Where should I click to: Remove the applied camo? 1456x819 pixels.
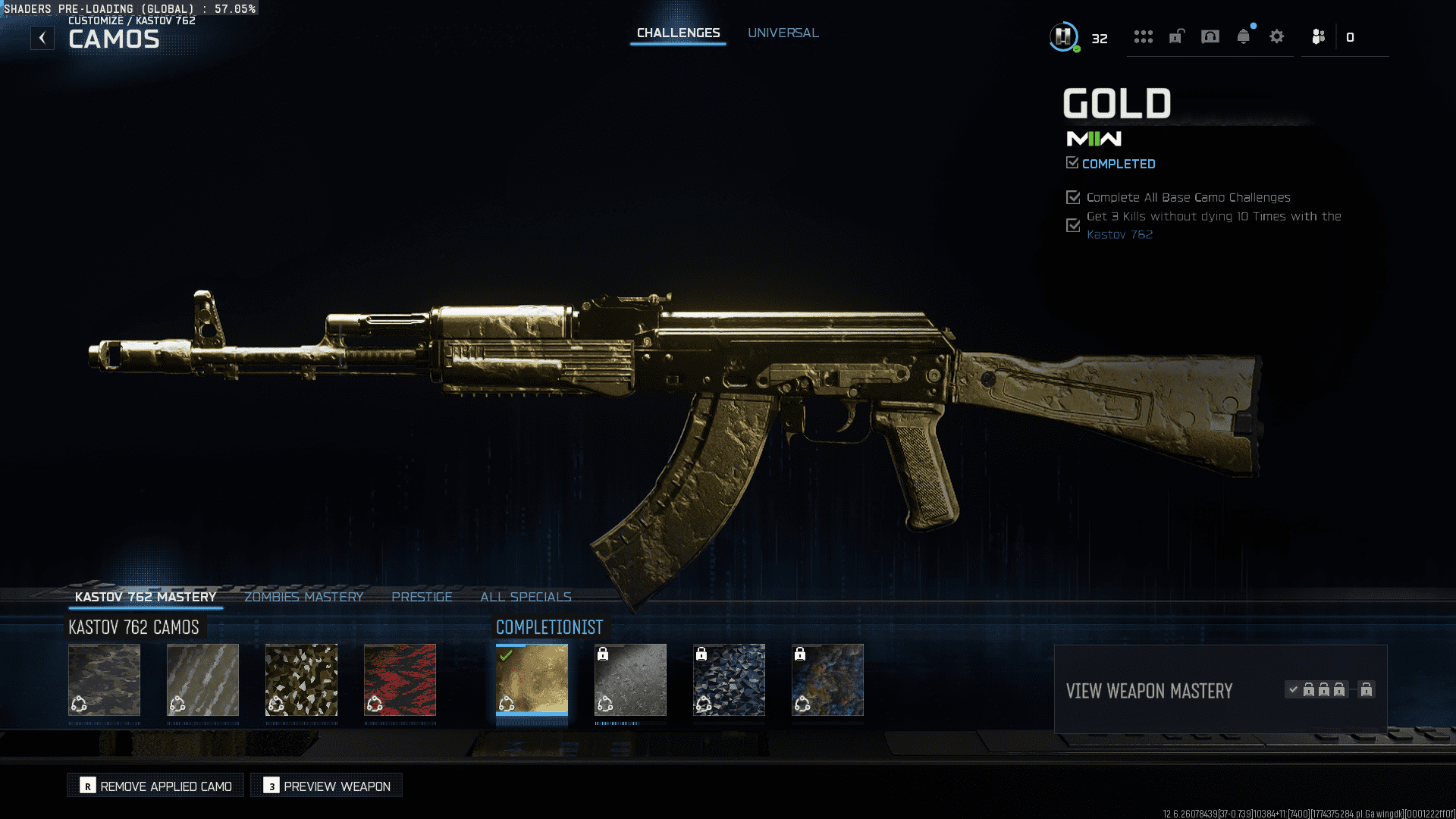point(155,786)
